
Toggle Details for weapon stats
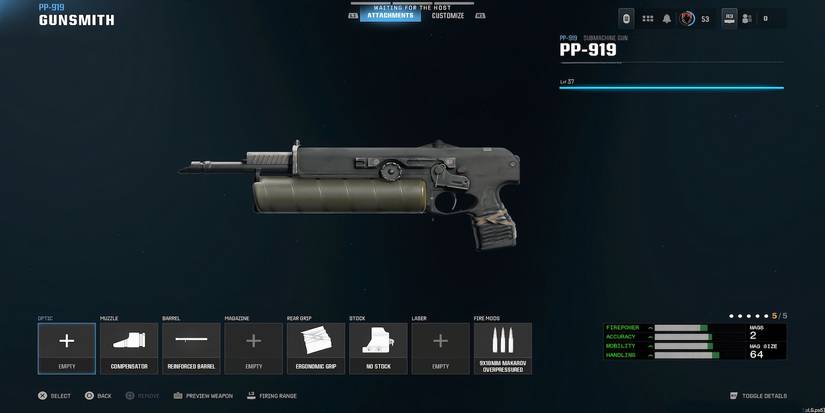759,396
